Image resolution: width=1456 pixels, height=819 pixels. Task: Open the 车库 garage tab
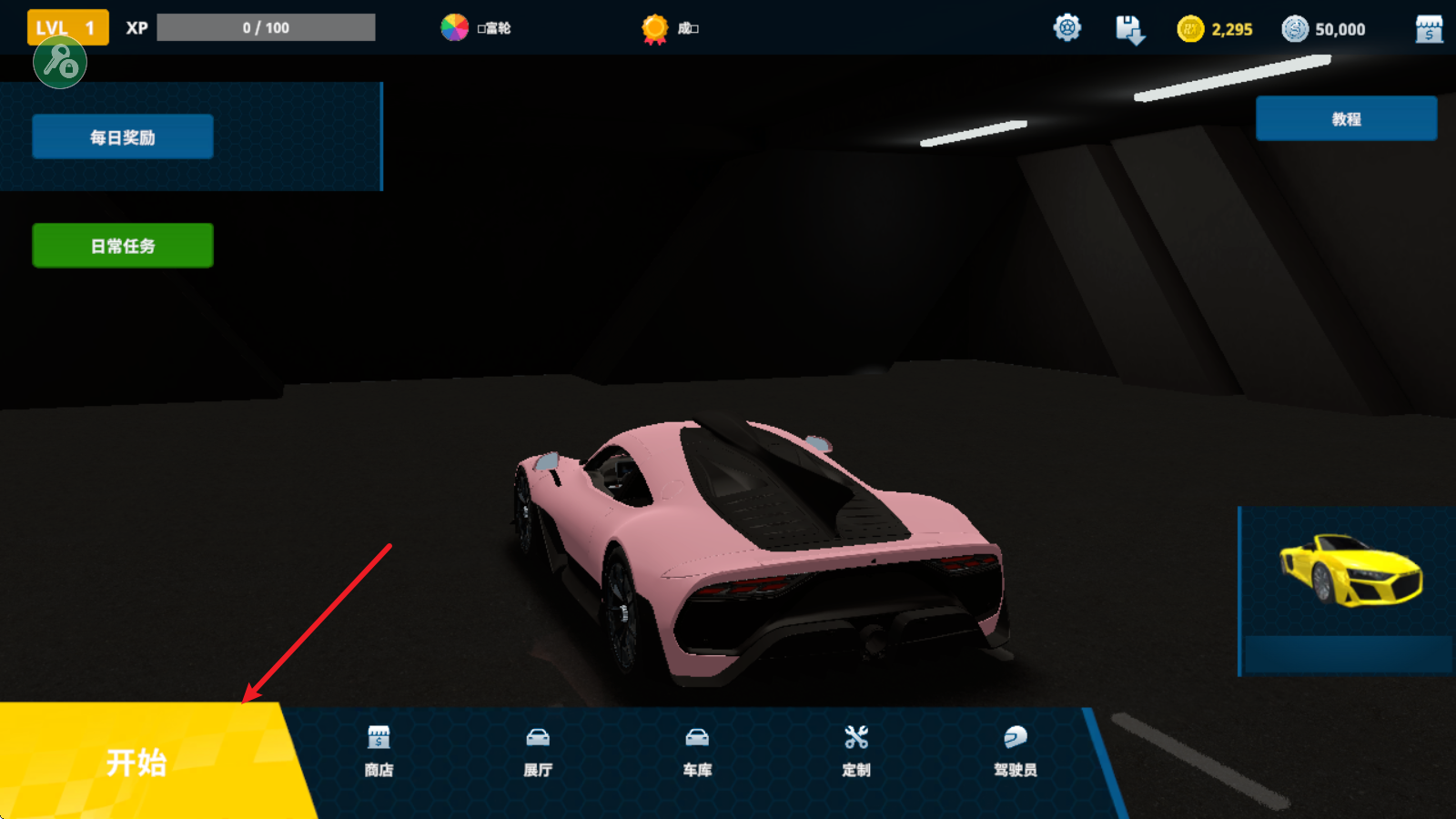696,751
